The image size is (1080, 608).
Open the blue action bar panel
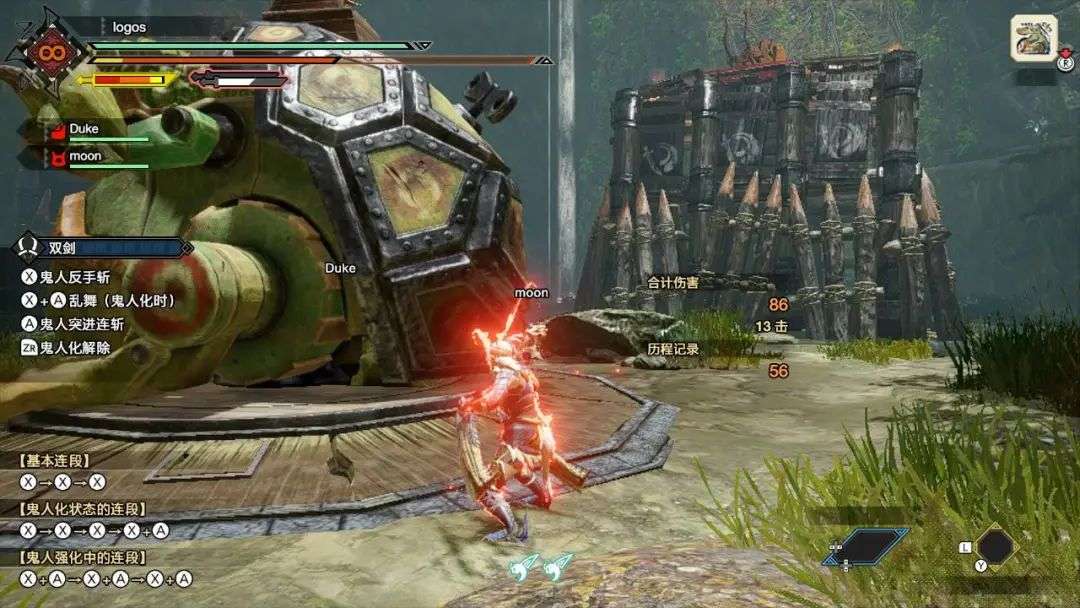pos(865,546)
